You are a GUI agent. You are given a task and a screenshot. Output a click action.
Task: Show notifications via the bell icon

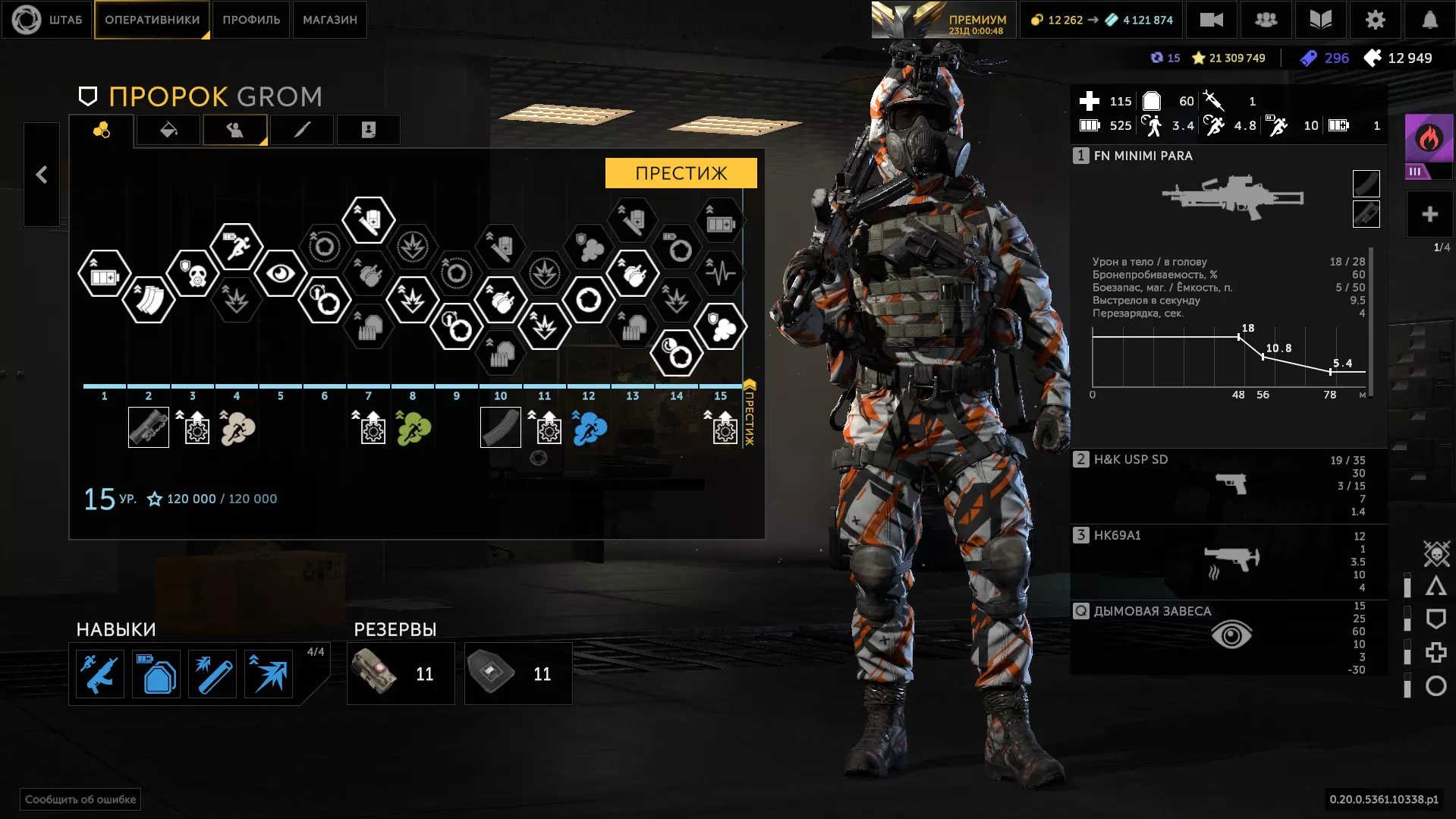click(1429, 20)
